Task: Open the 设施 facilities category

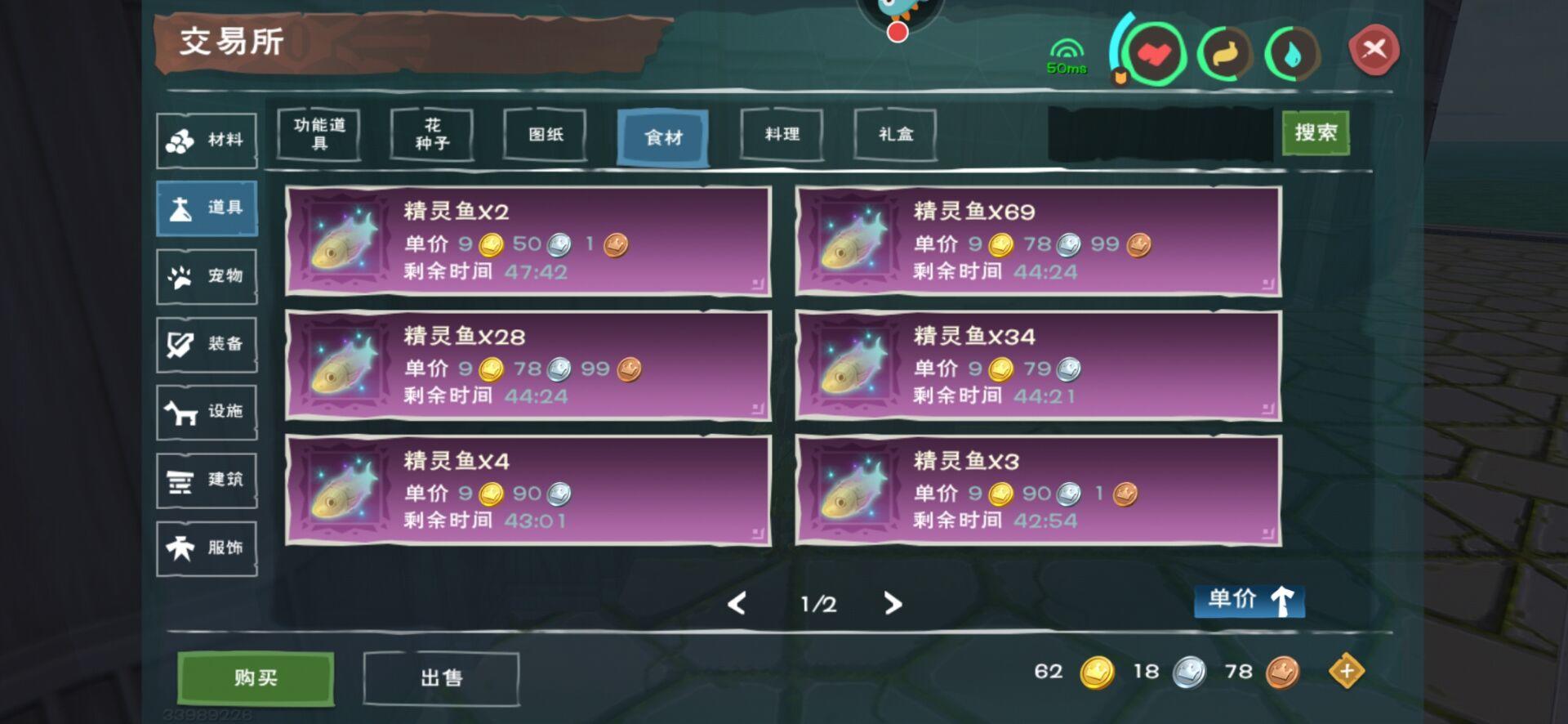Action: 207,412
